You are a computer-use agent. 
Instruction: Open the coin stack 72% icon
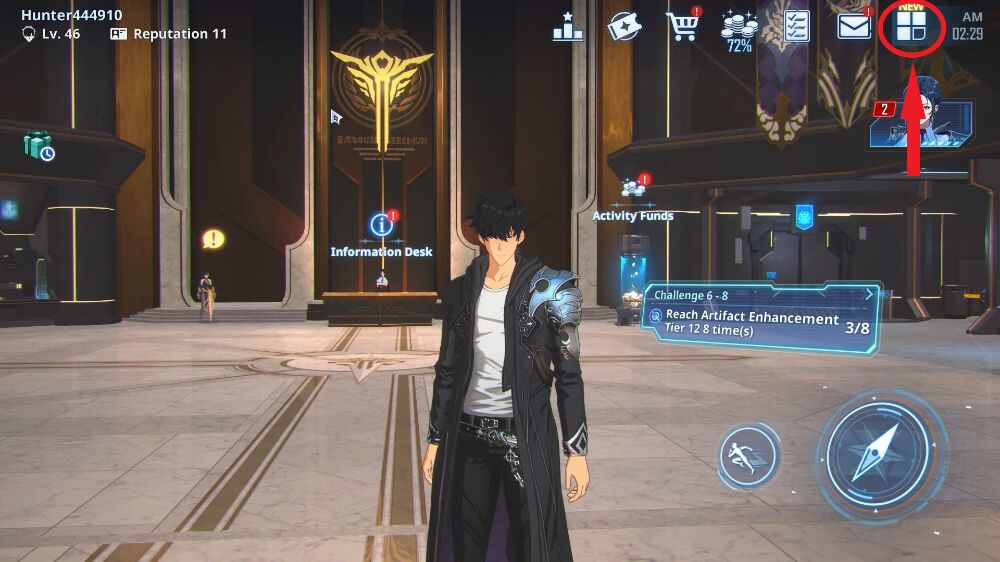pos(739,28)
